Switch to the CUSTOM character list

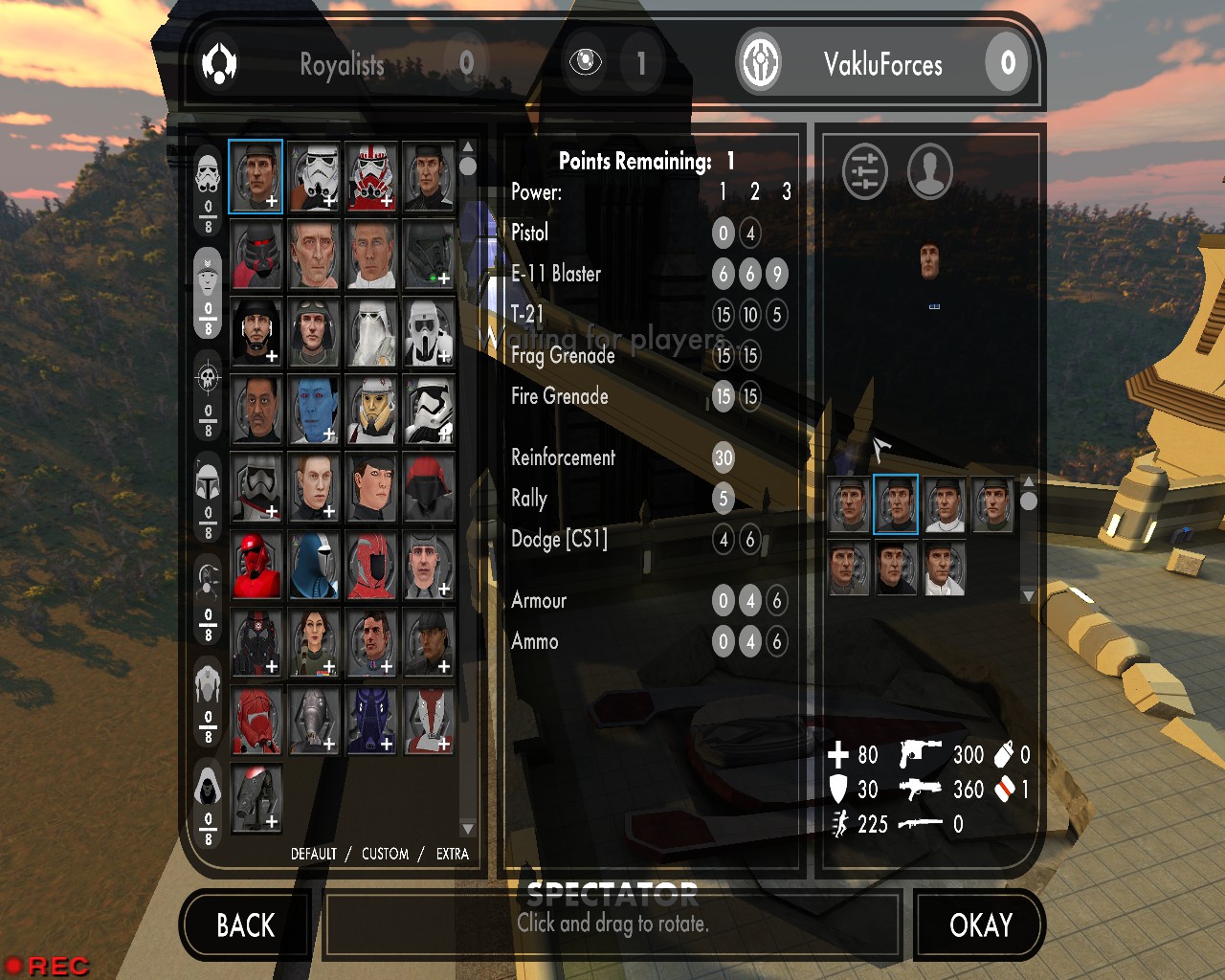pyautogui.click(x=385, y=854)
